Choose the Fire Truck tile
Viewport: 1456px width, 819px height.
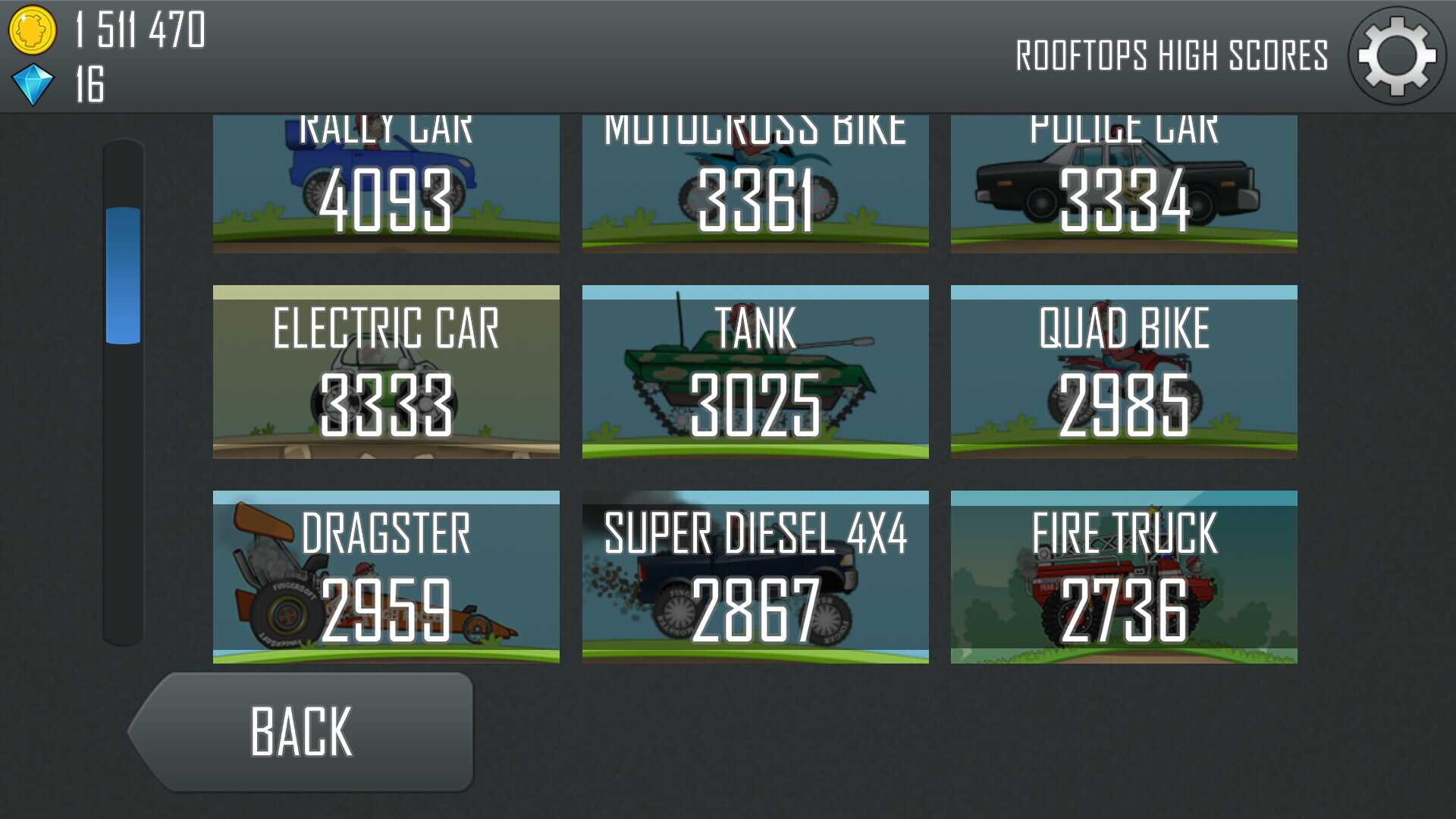tap(1124, 577)
